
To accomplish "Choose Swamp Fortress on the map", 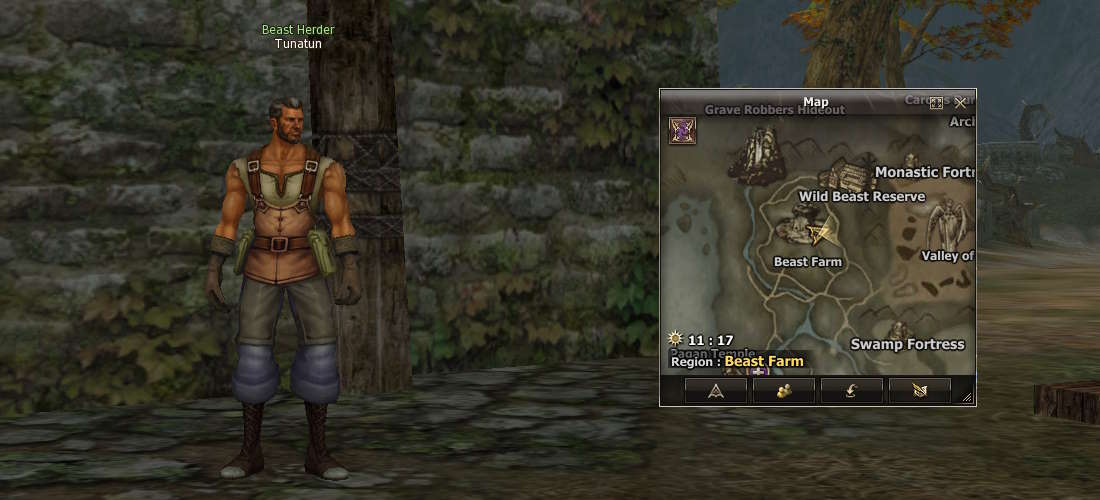I will 907,344.
